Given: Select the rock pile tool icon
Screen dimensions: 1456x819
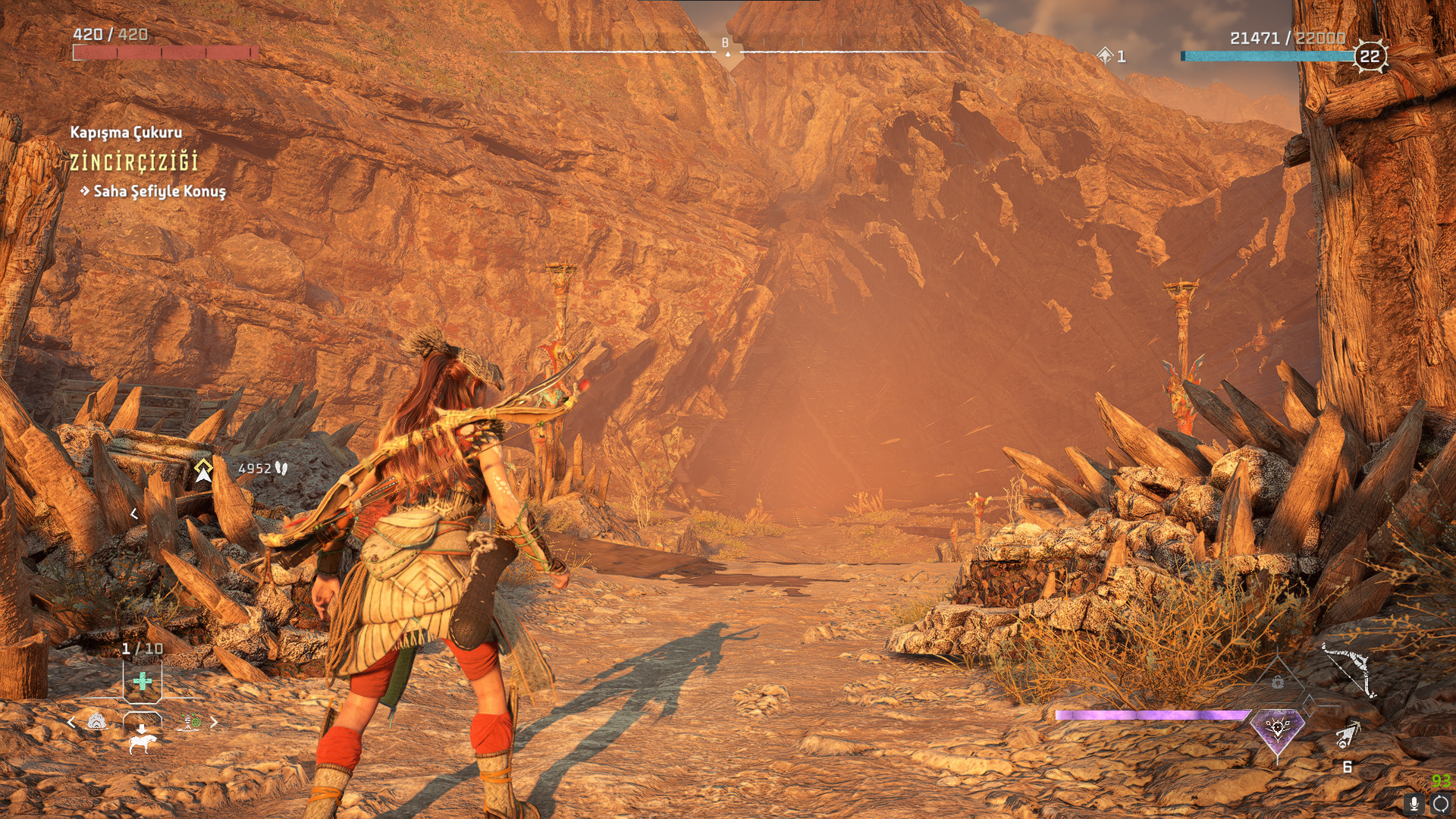Looking at the screenshot, I should [x=97, y=722].
